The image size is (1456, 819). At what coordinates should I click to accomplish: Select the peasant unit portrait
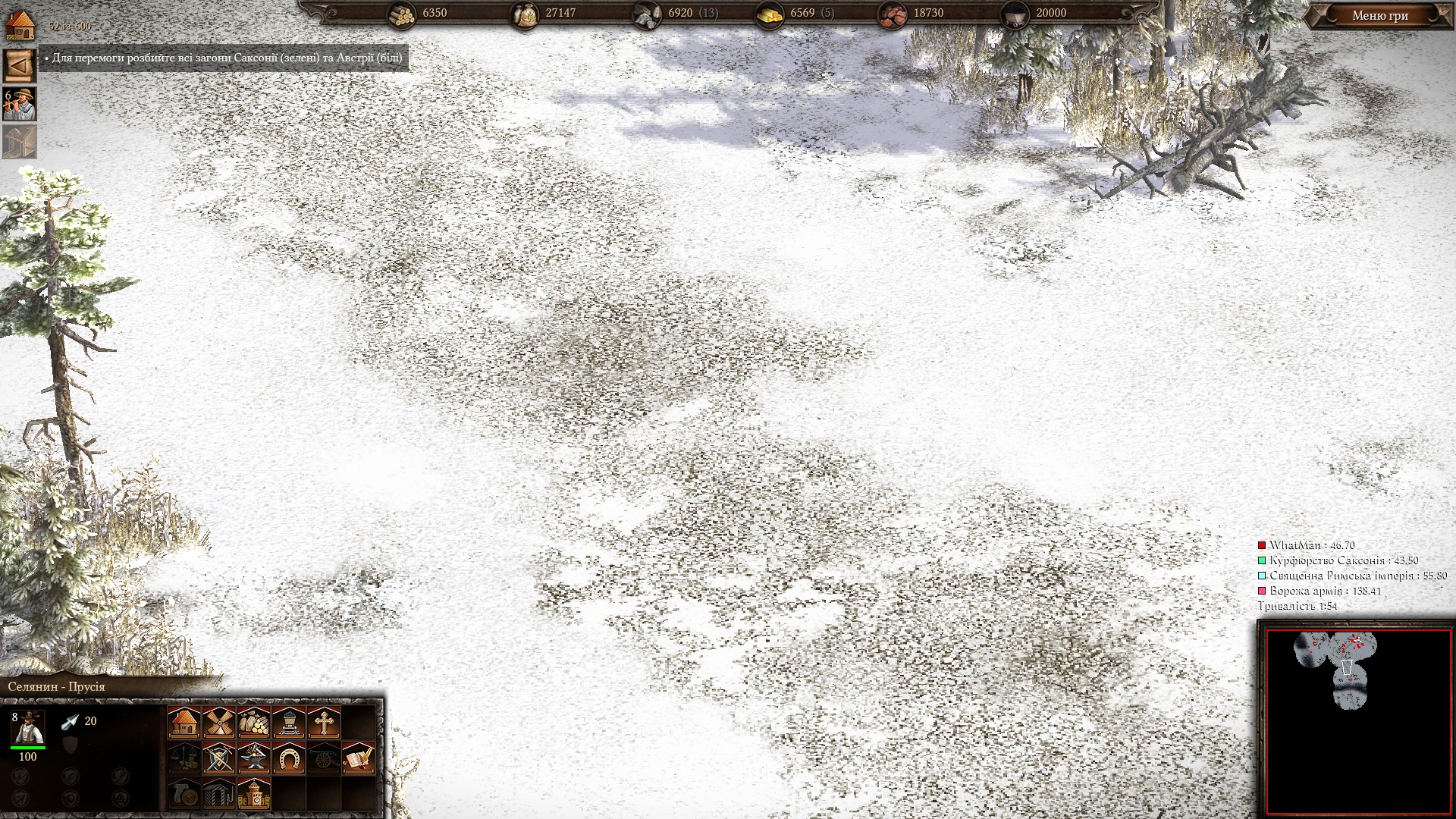pyautogui.click(x=28, y=728)
